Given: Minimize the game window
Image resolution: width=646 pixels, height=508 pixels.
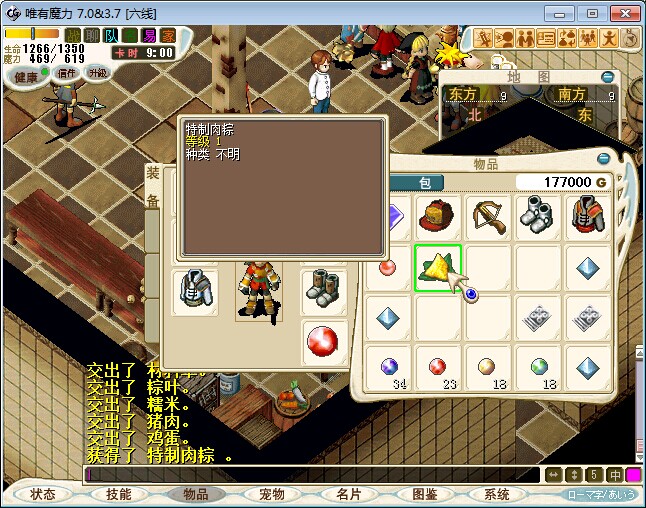Looking at the screenshot, I should click(566, 13).
